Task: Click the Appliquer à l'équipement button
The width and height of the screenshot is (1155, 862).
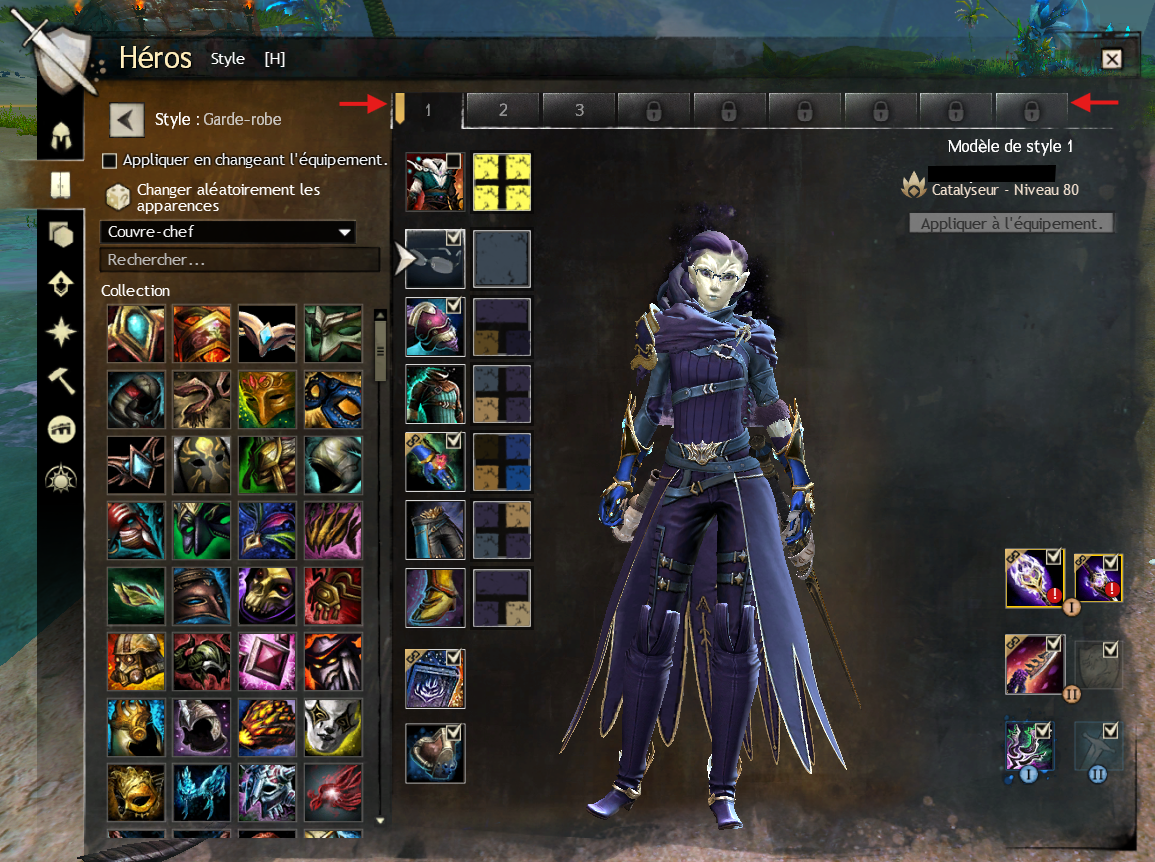Action: pos(1010,224)
